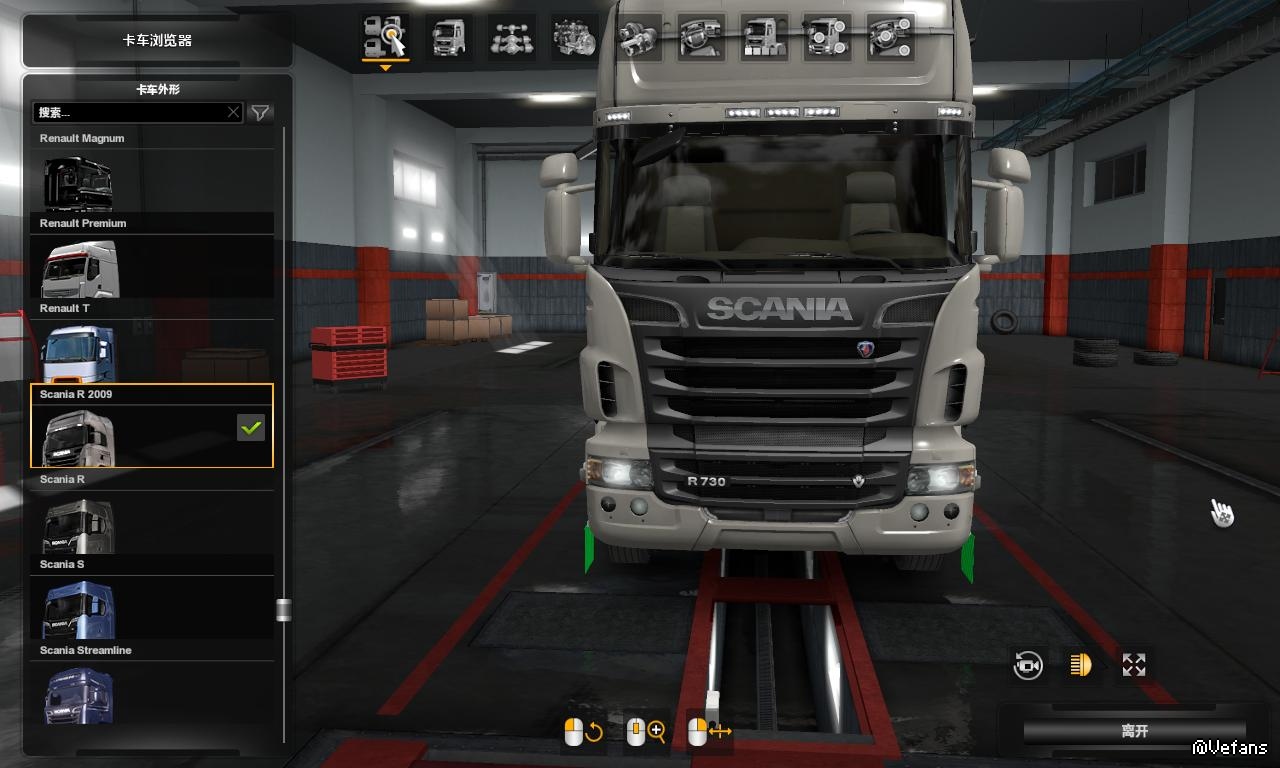Image resolution: width=1280 pixels, height=768 pixels.
Task: Activate the fullscreen expand view icon
Action: [1134, 665]
